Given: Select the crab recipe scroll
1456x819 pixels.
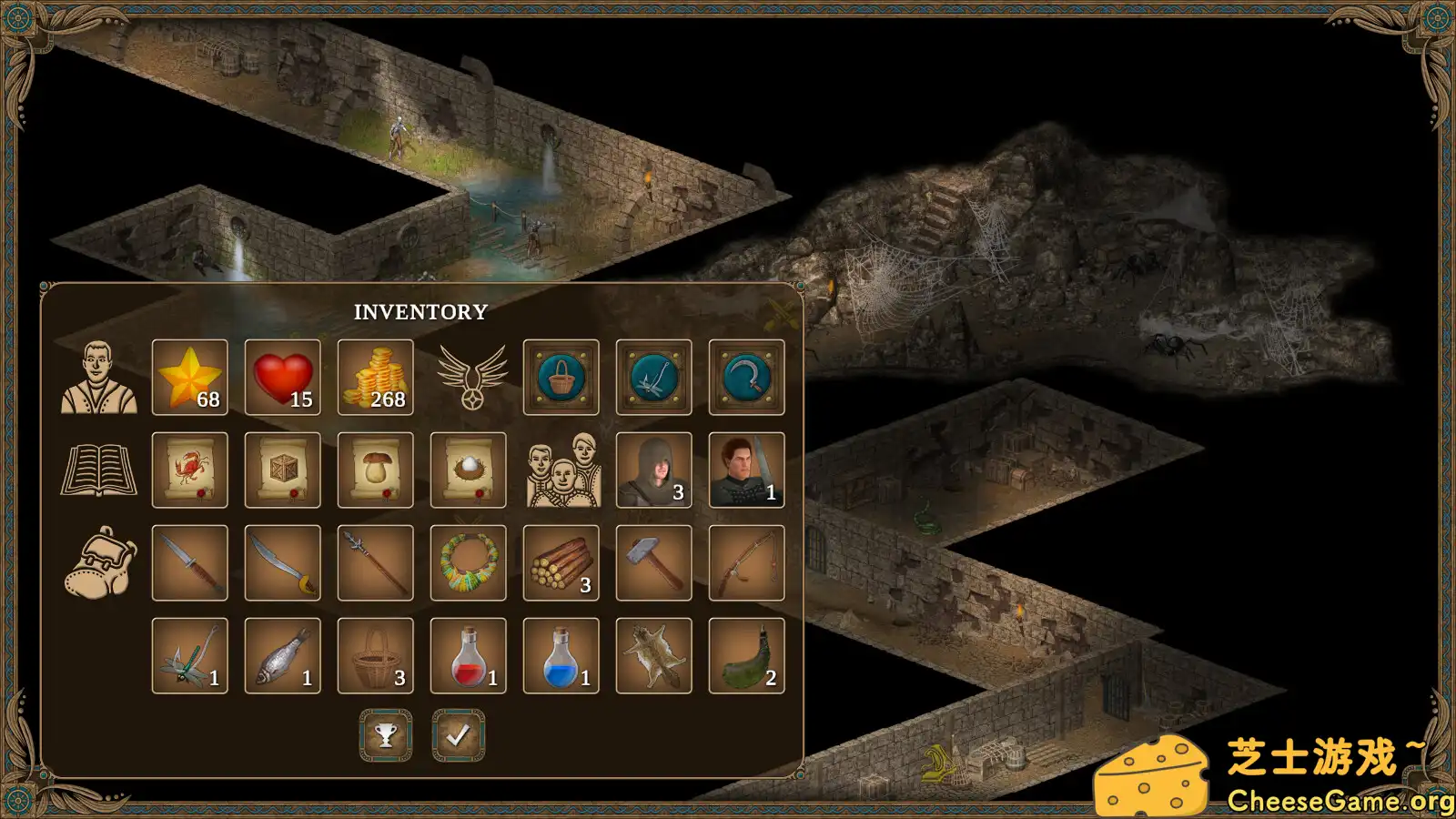Looking at the screenshot, I should tap(189, 470).
